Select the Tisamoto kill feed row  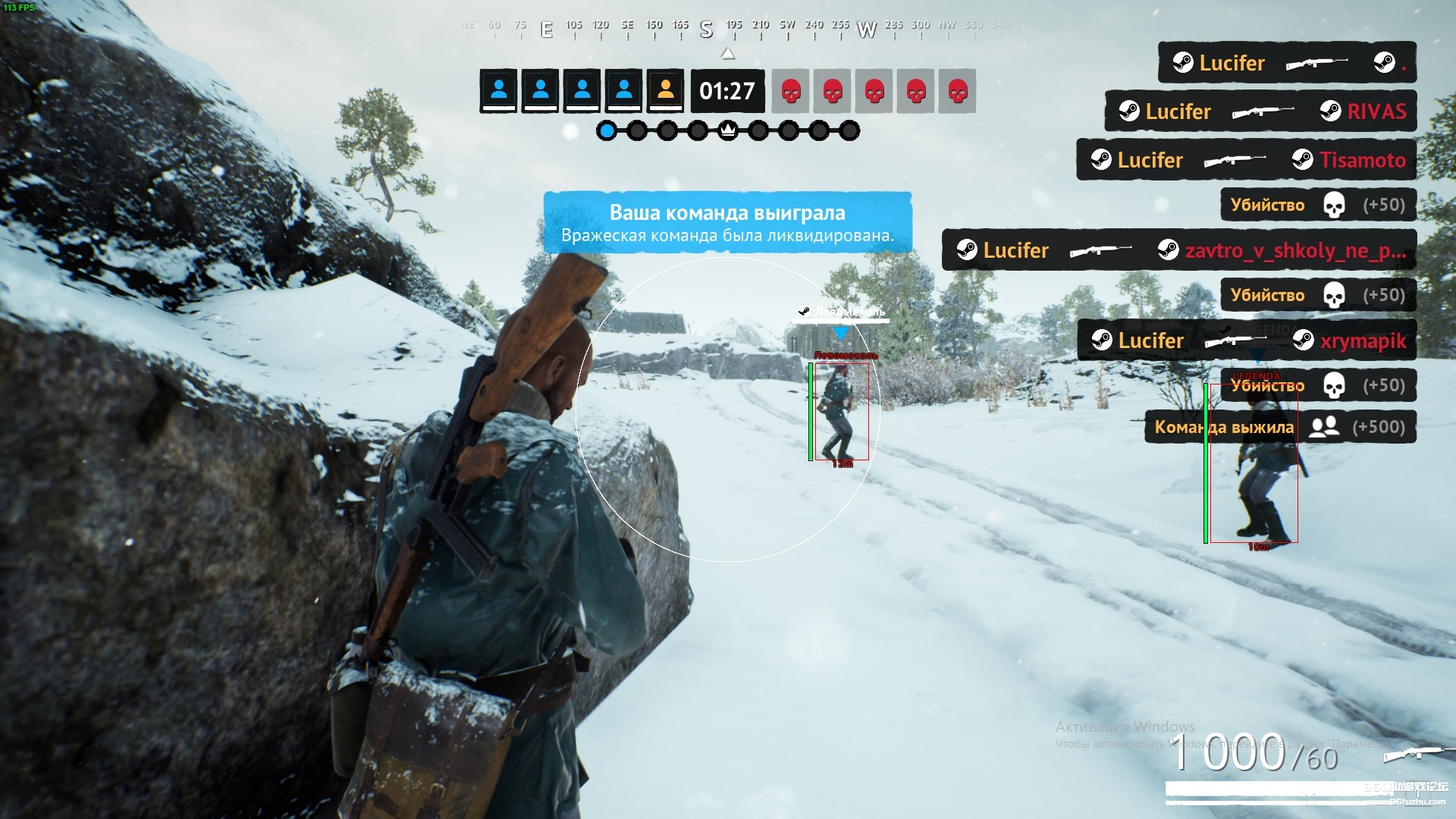(x=1246, y=160)
